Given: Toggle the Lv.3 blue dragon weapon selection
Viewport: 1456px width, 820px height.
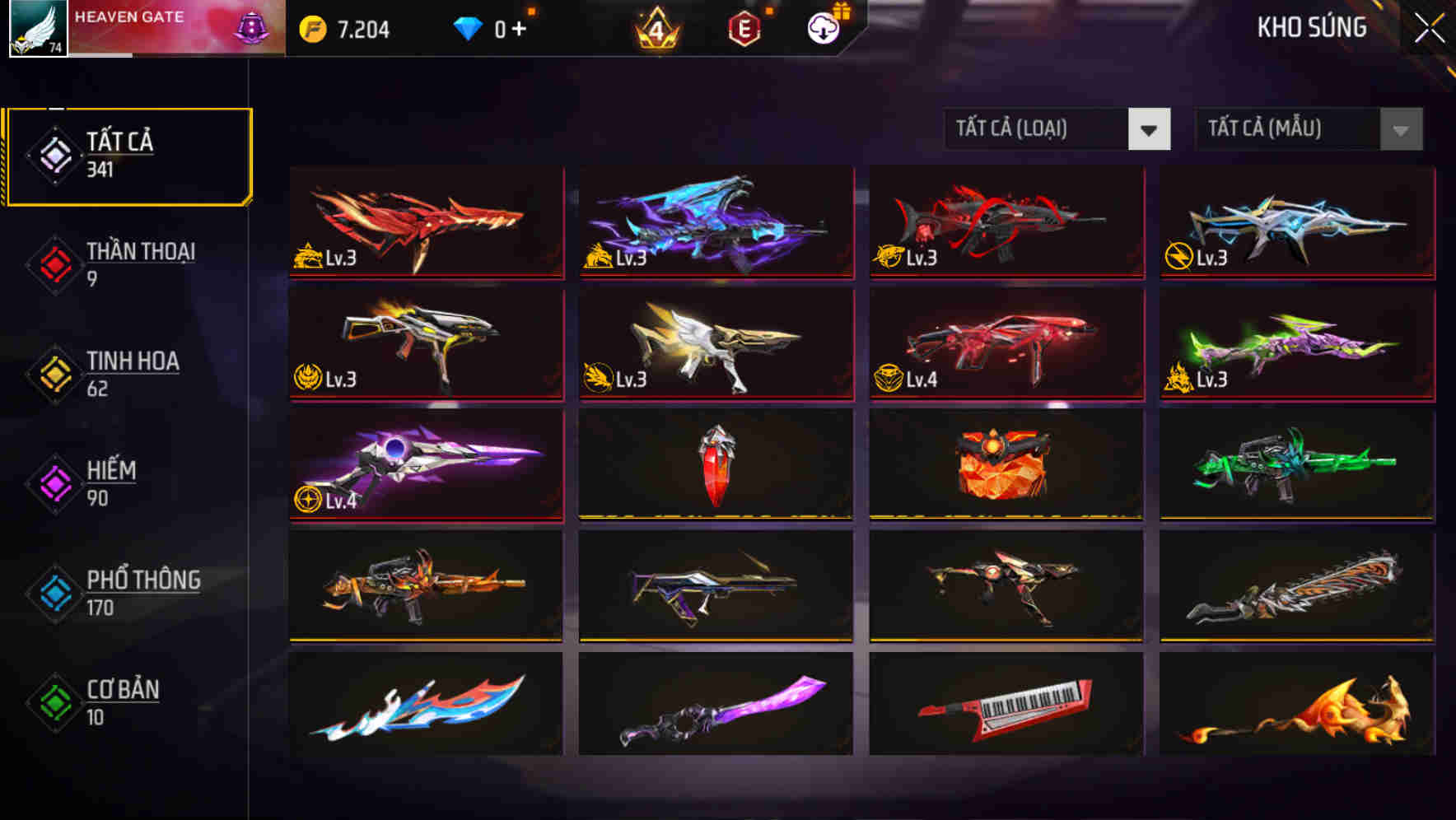Looking at the screenshot, I should [x=715, y=223].
